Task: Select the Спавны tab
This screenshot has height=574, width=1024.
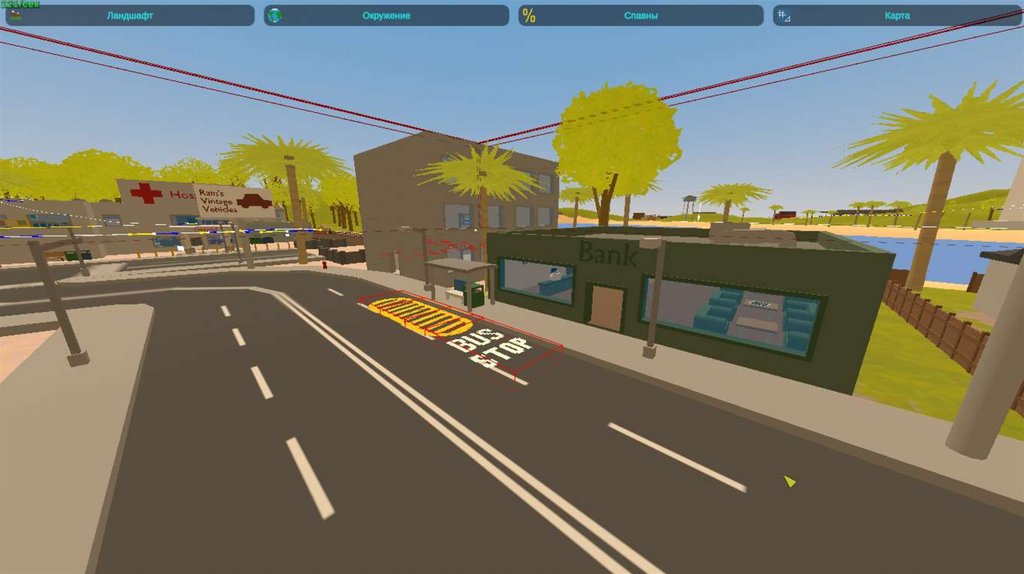Action: click(640, 16)
